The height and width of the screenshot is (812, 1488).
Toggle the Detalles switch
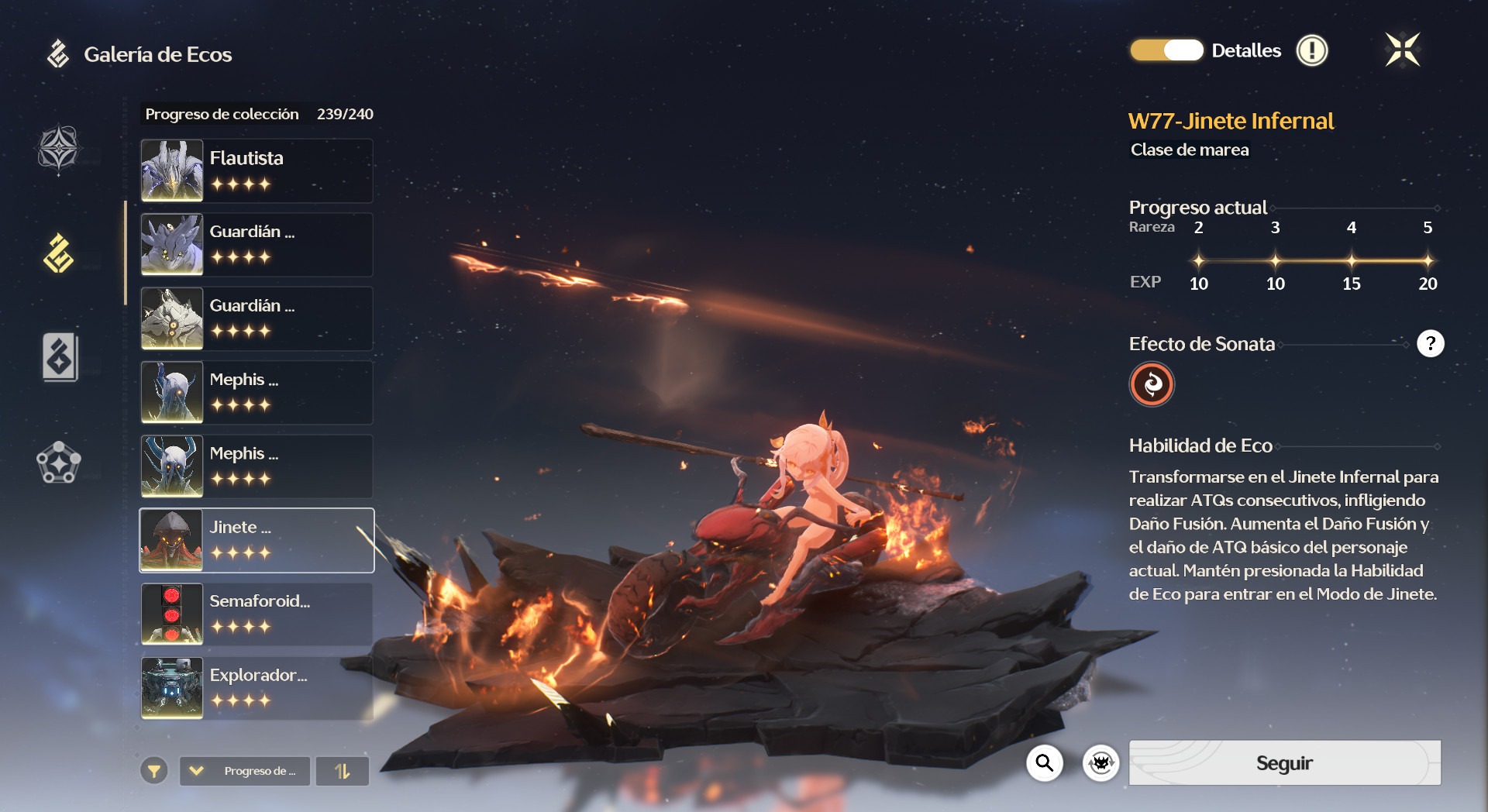pos(1166,50)
